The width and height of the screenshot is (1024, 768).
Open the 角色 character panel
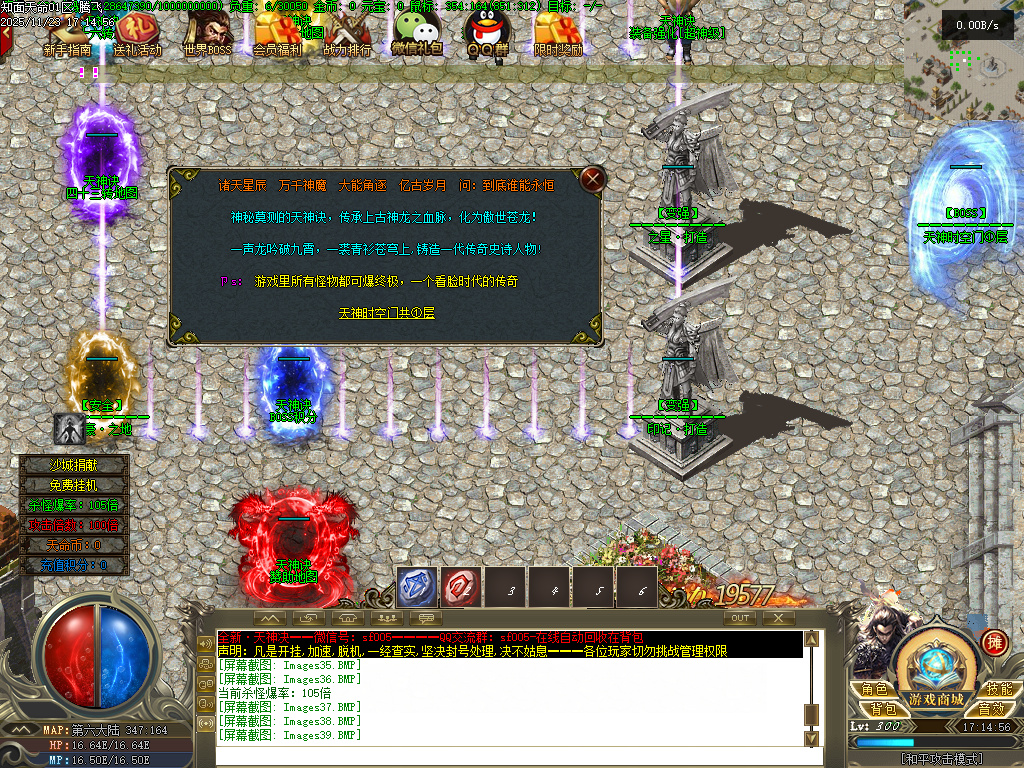coord(873,689)
